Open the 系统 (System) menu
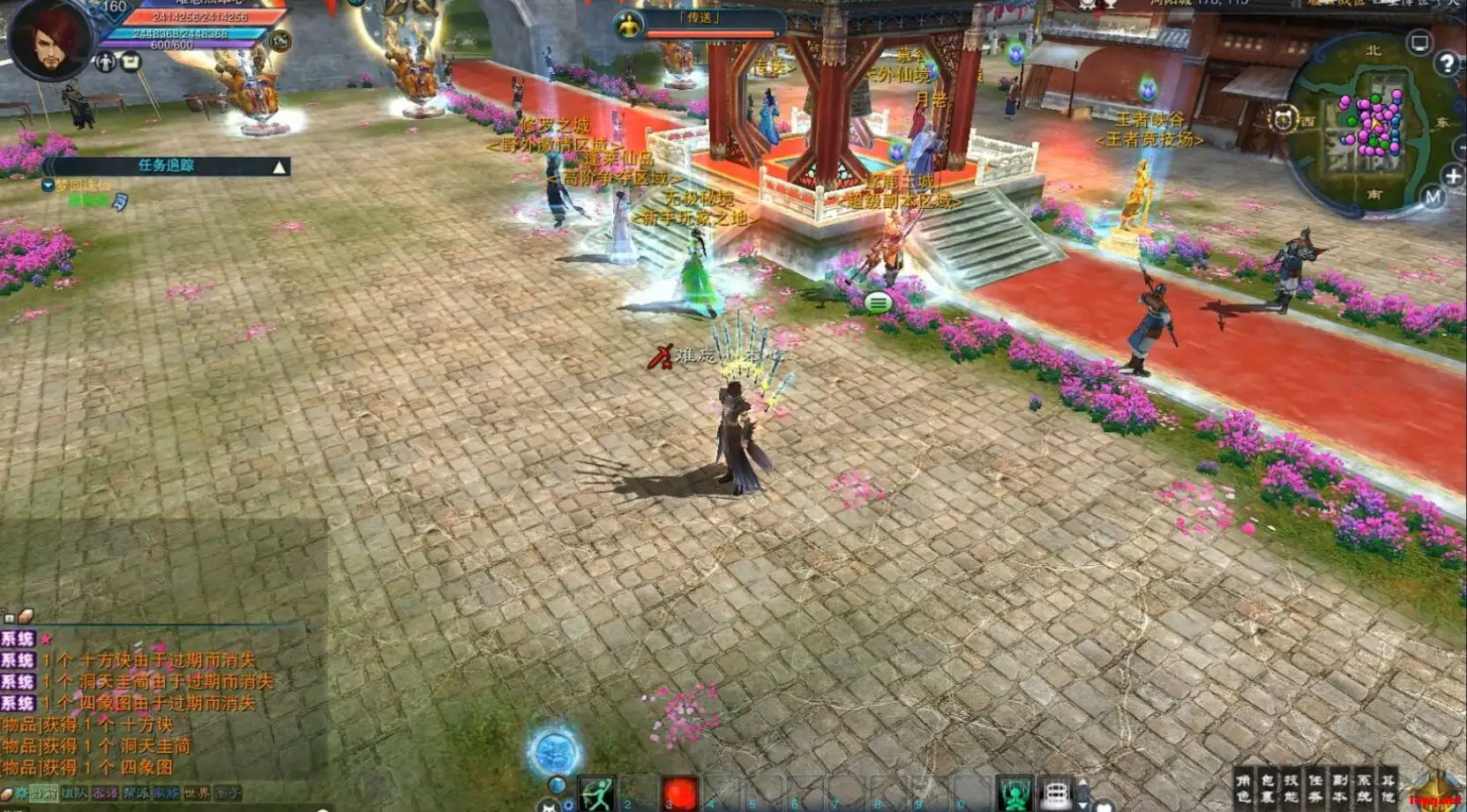 pos(1366,788)
